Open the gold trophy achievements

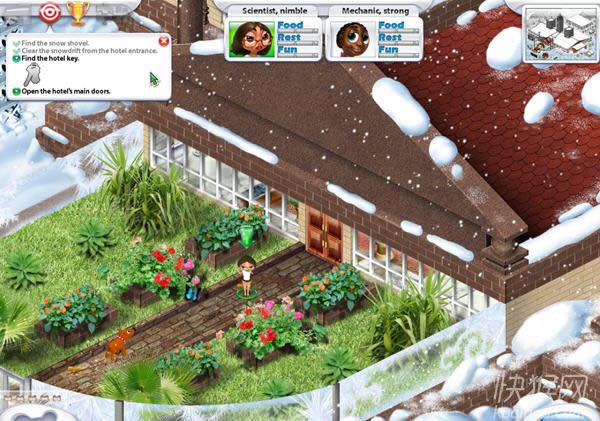[77, 12]
